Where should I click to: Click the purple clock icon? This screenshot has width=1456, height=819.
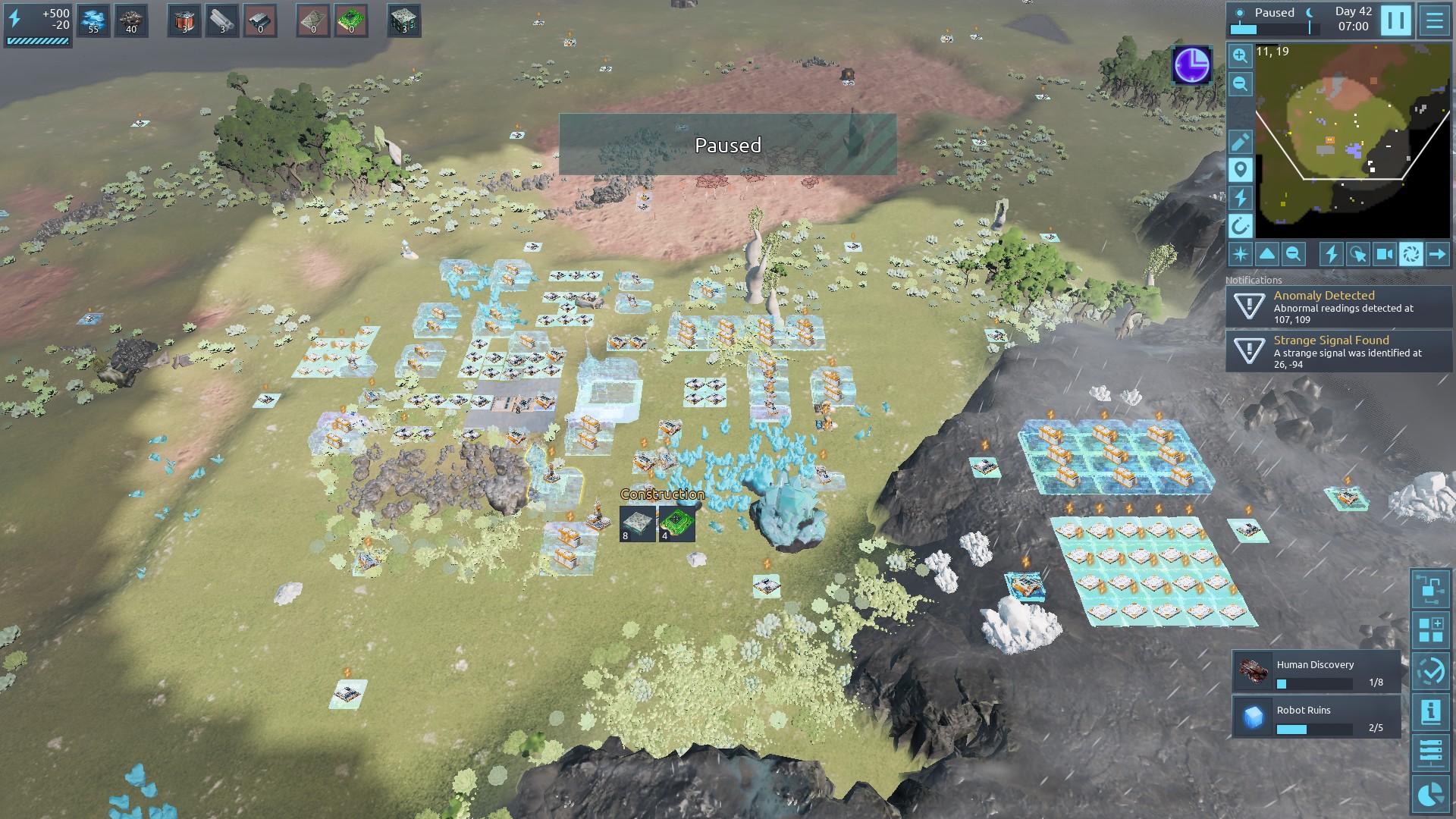click(1191, 65)
